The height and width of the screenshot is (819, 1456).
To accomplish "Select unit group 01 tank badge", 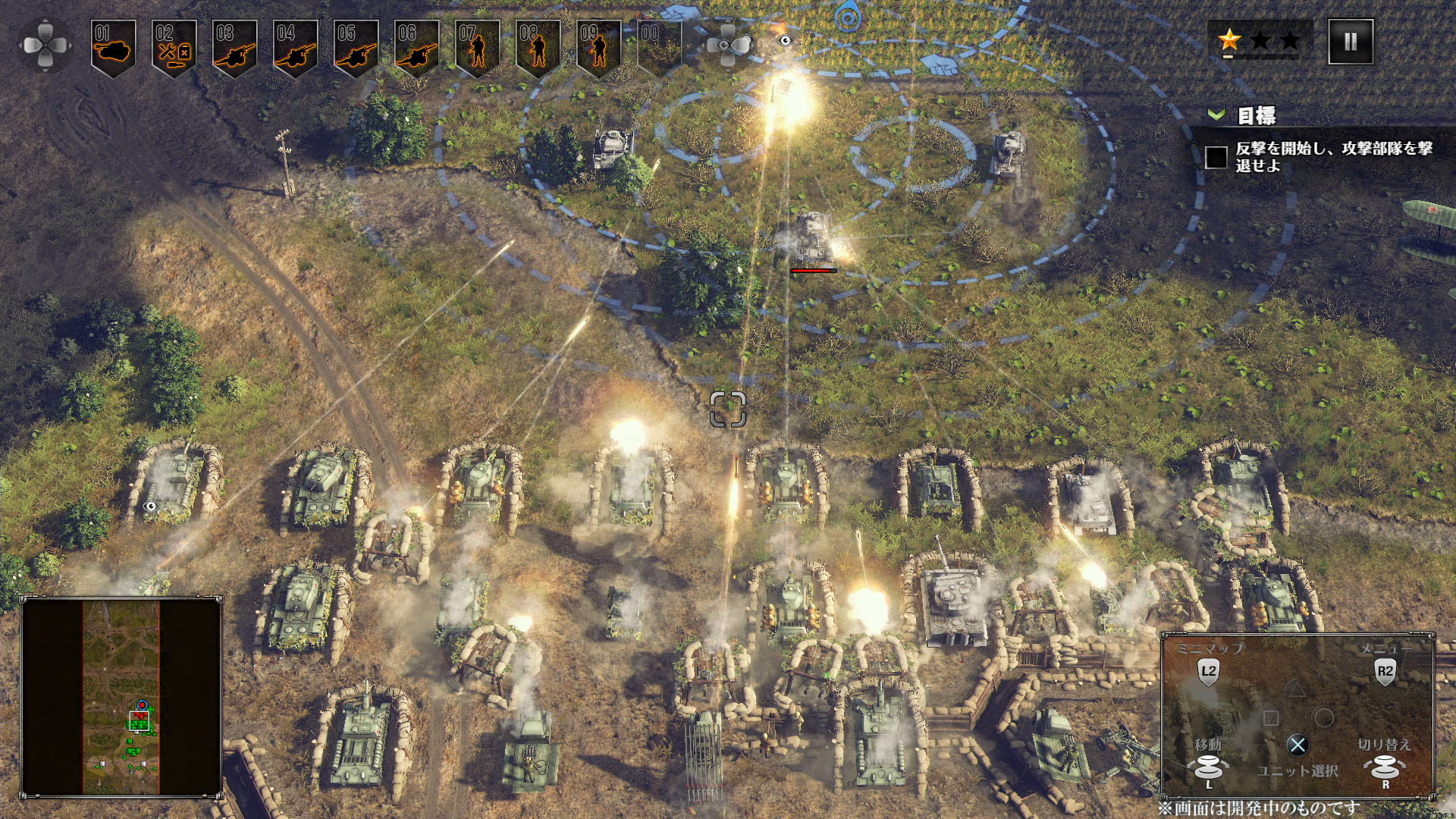I will 114,48.
